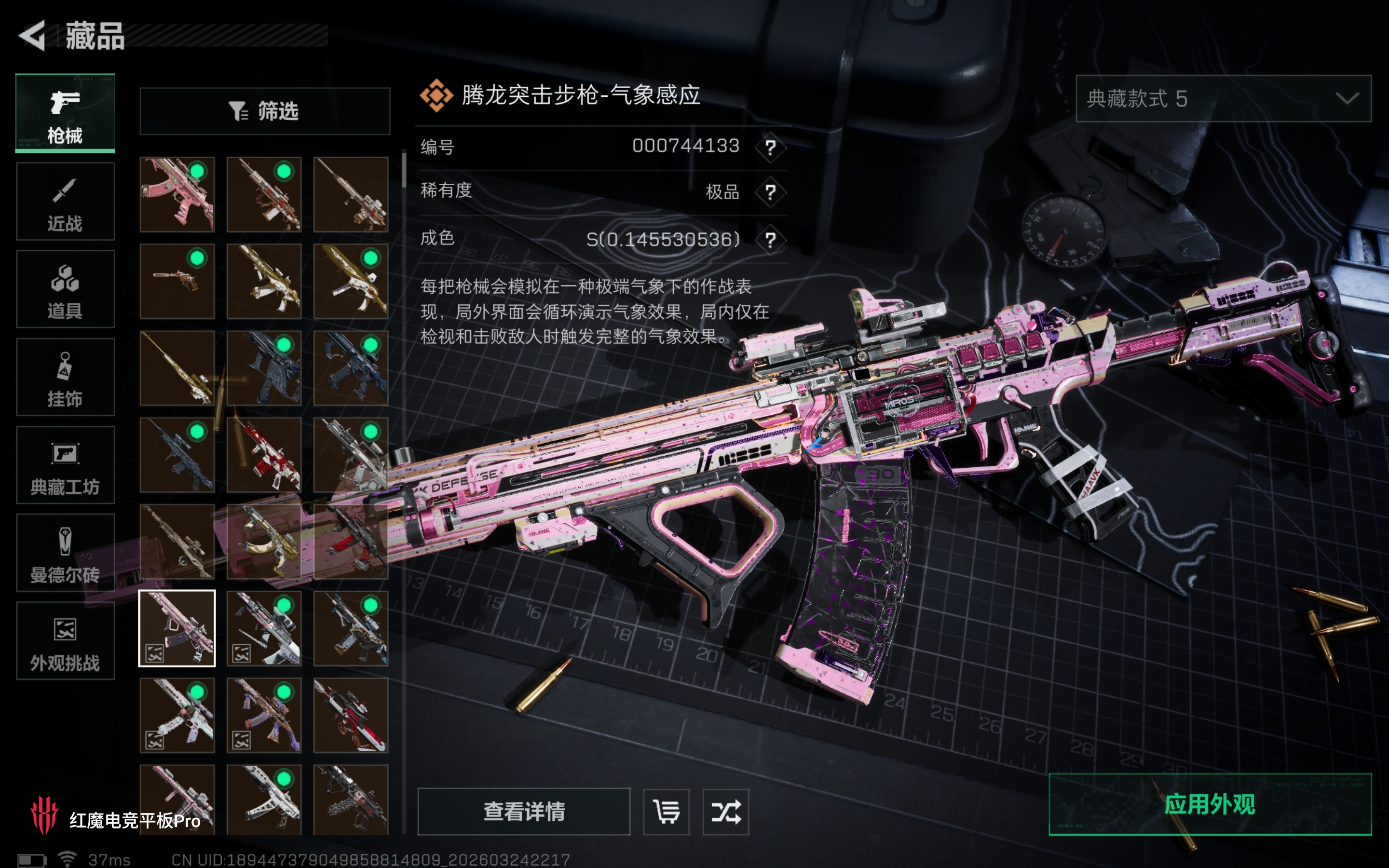Open the 外观挑战 challenge tab
The width and height of the screenshot is (1389, 868).
click(x=65, y=641)
